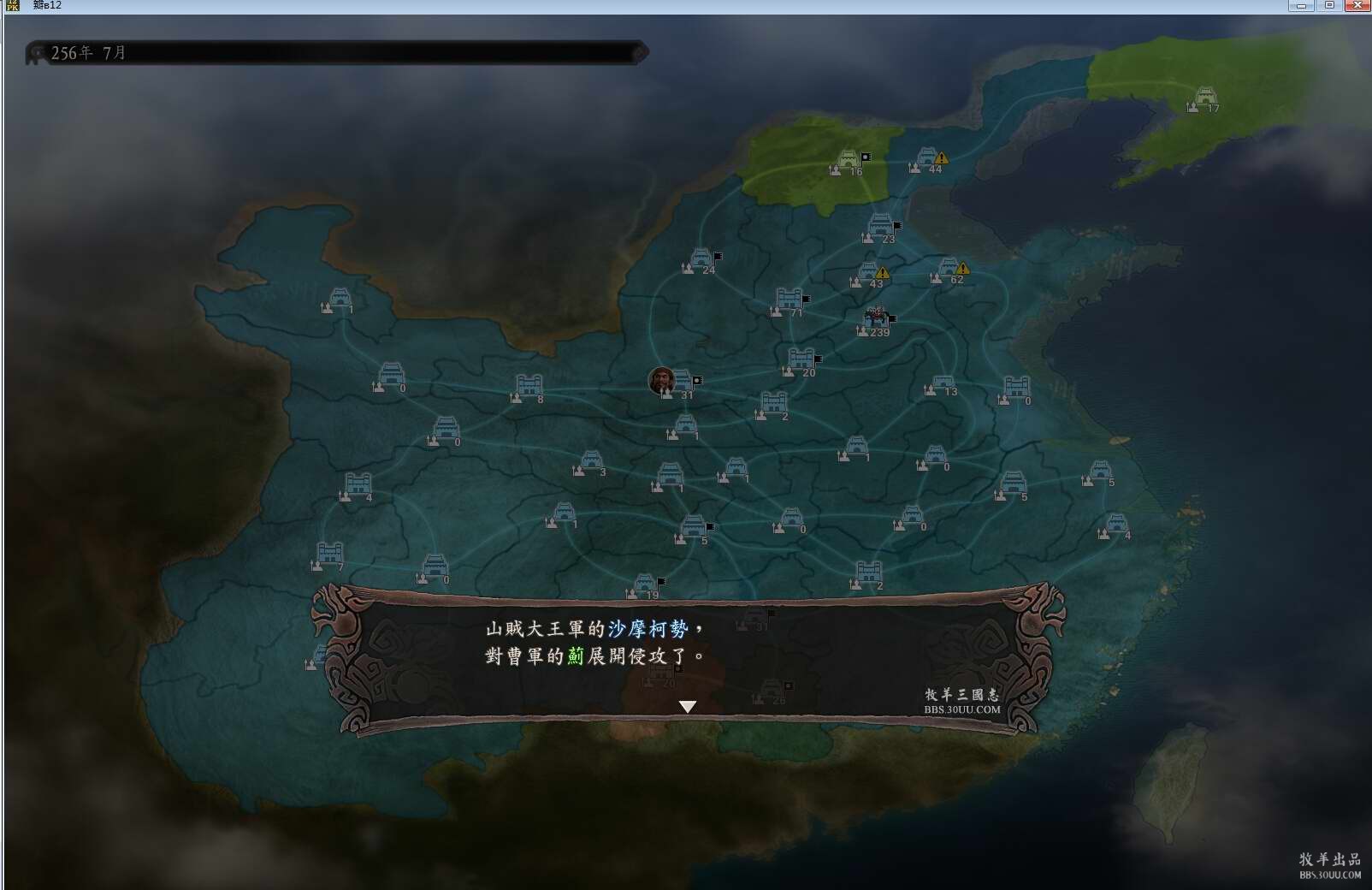Choose the warning-flagged city labeled 62
Viewport: 1372px width, 890px height.
coord(948,269)
